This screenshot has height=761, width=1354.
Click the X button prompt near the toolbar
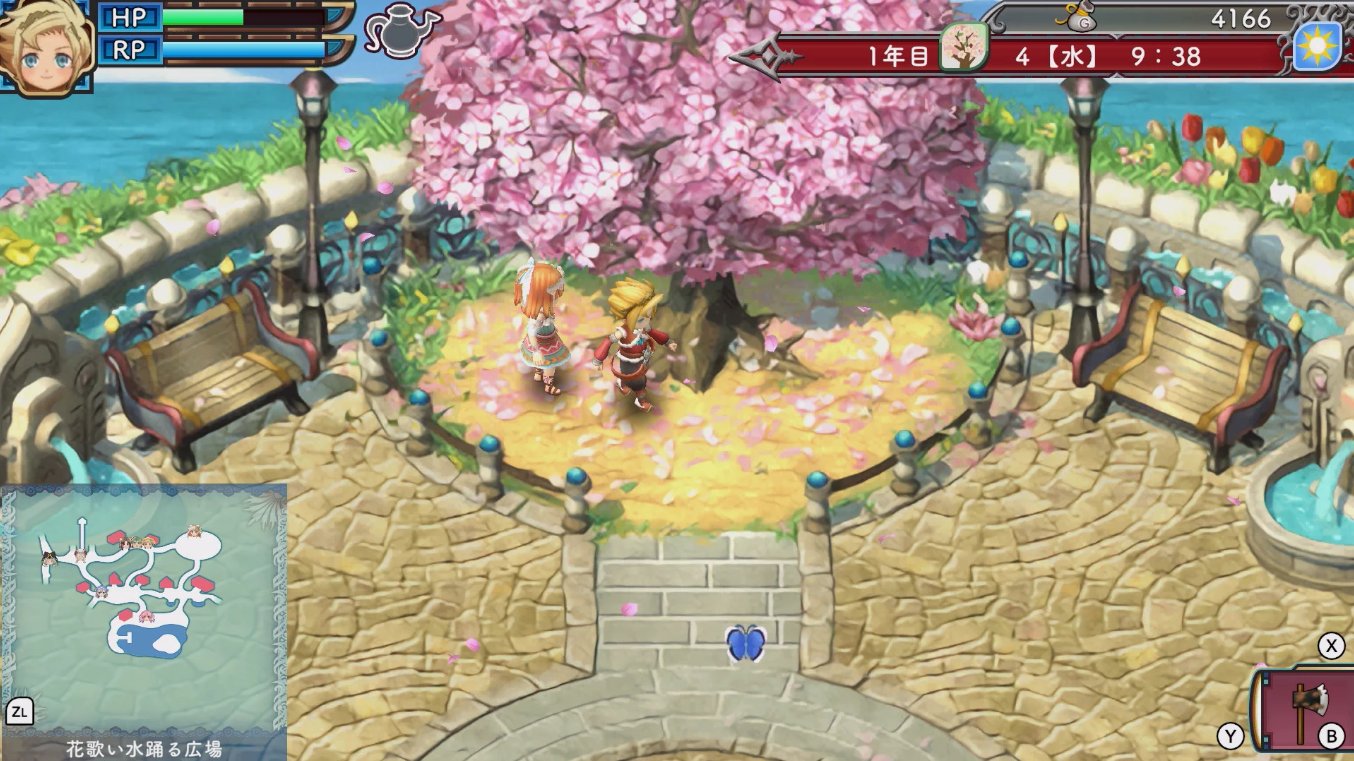pos(1331,647)
